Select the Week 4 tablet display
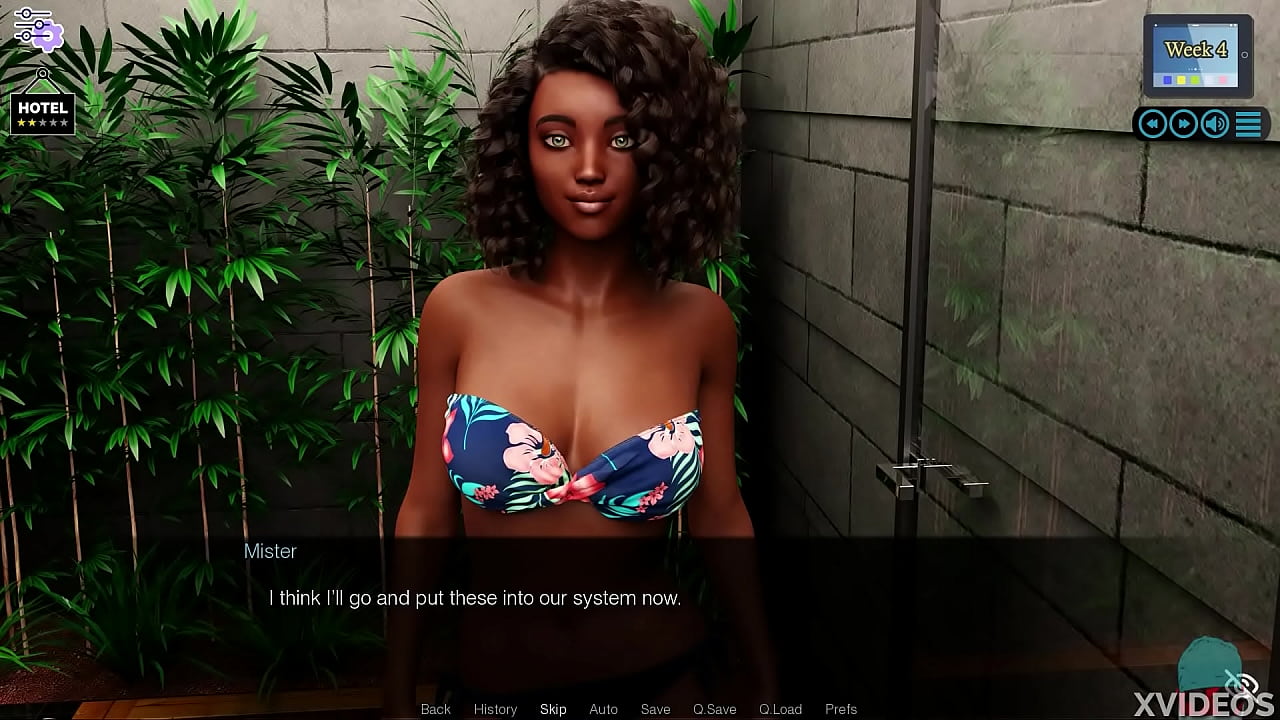 (1197, 49)
